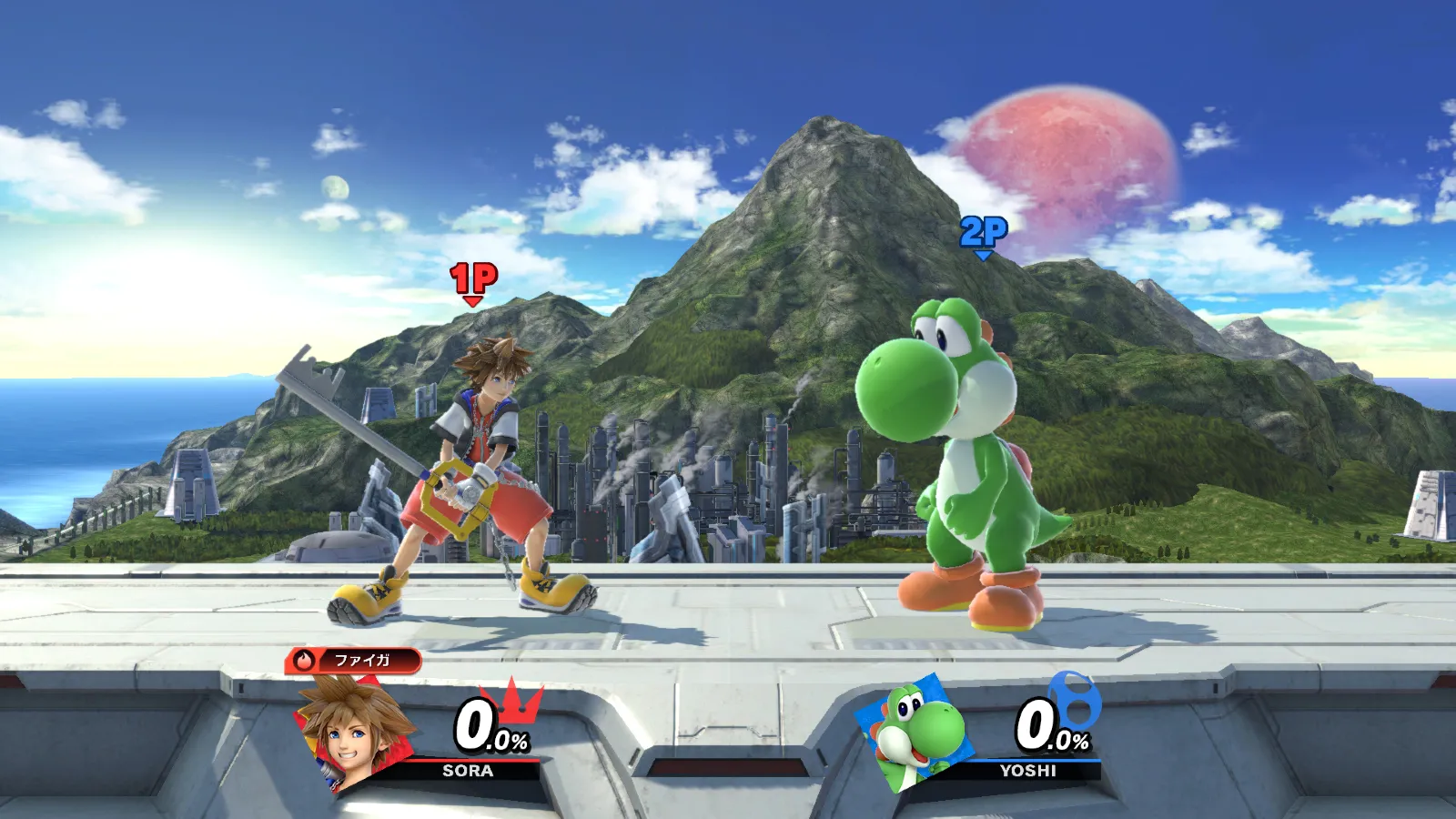Click the red 1P player marker
The height and width of the screenshot is (819, 1456).
[473, 278]
